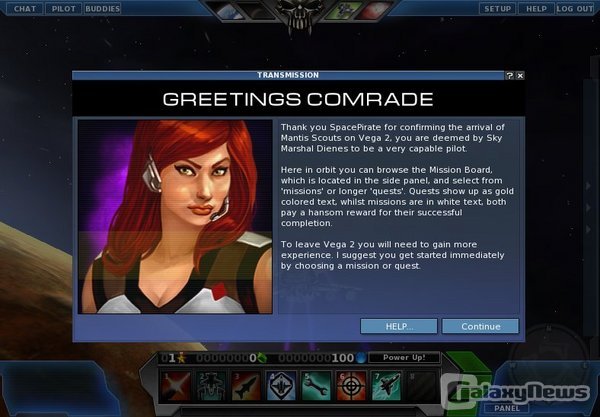
Task: Select the blue shield chevron slot
Action: tap(282, 384)
